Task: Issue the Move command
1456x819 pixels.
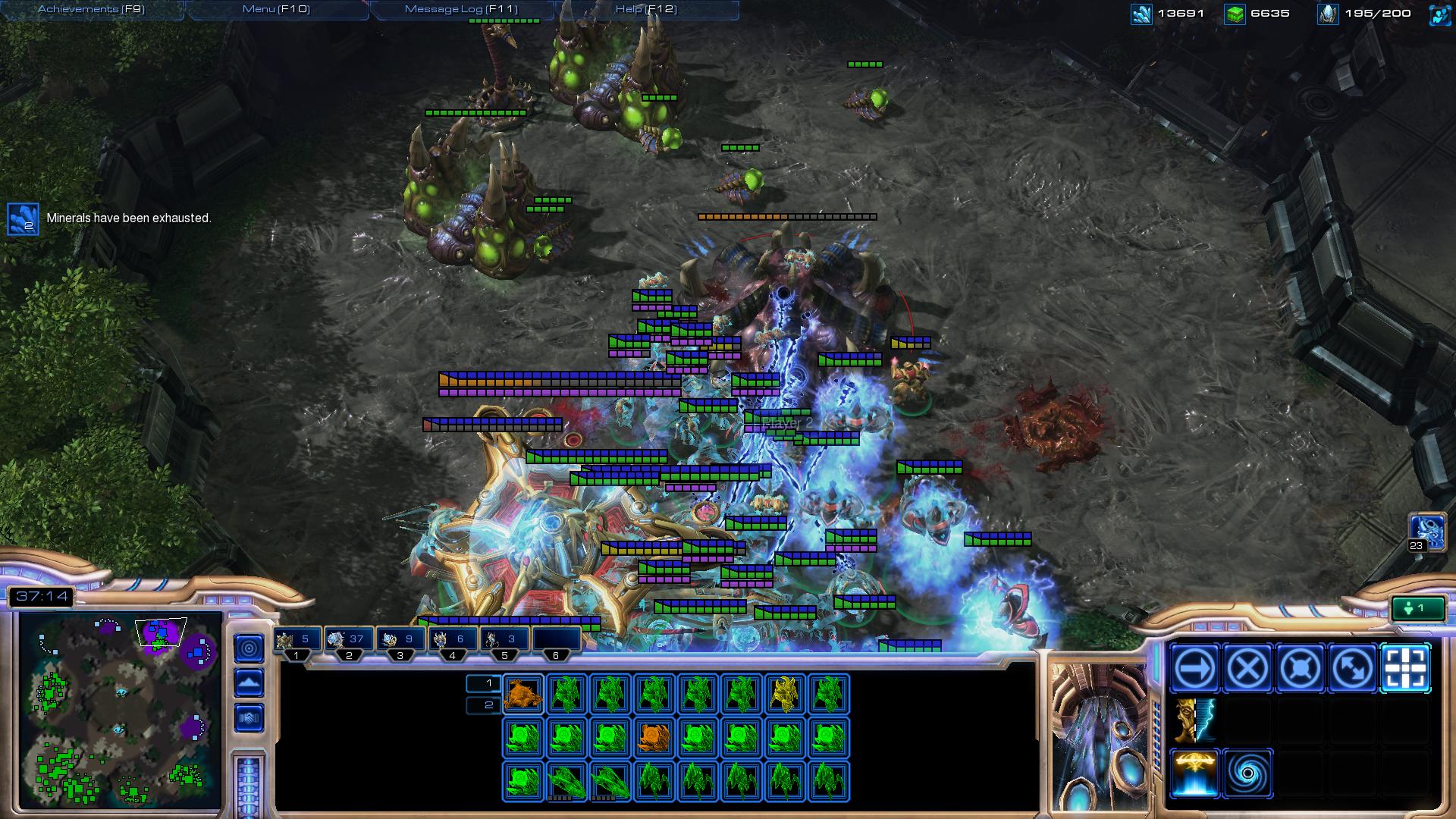Action: [x=1194, y=669]
